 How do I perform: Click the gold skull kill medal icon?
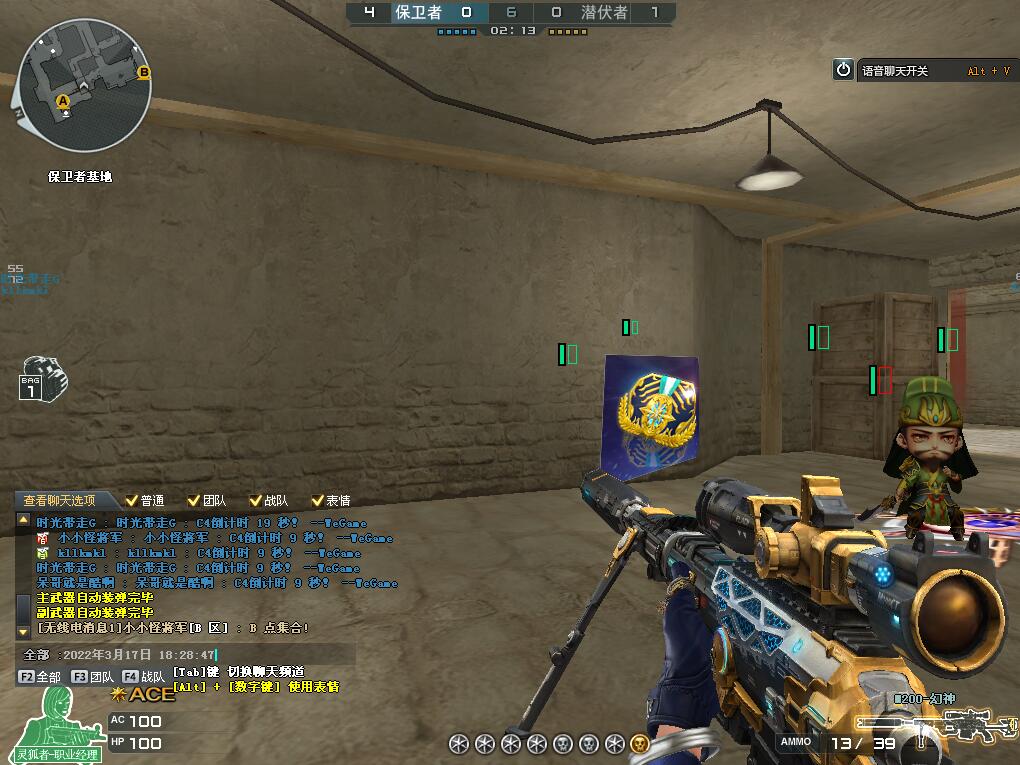tap(640, 743)
